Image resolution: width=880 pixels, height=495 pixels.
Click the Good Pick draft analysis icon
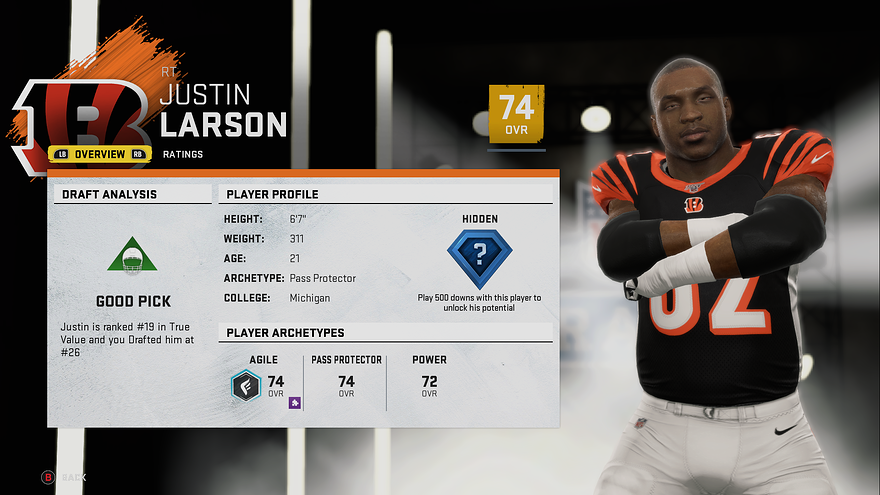(x=133, y=258)
